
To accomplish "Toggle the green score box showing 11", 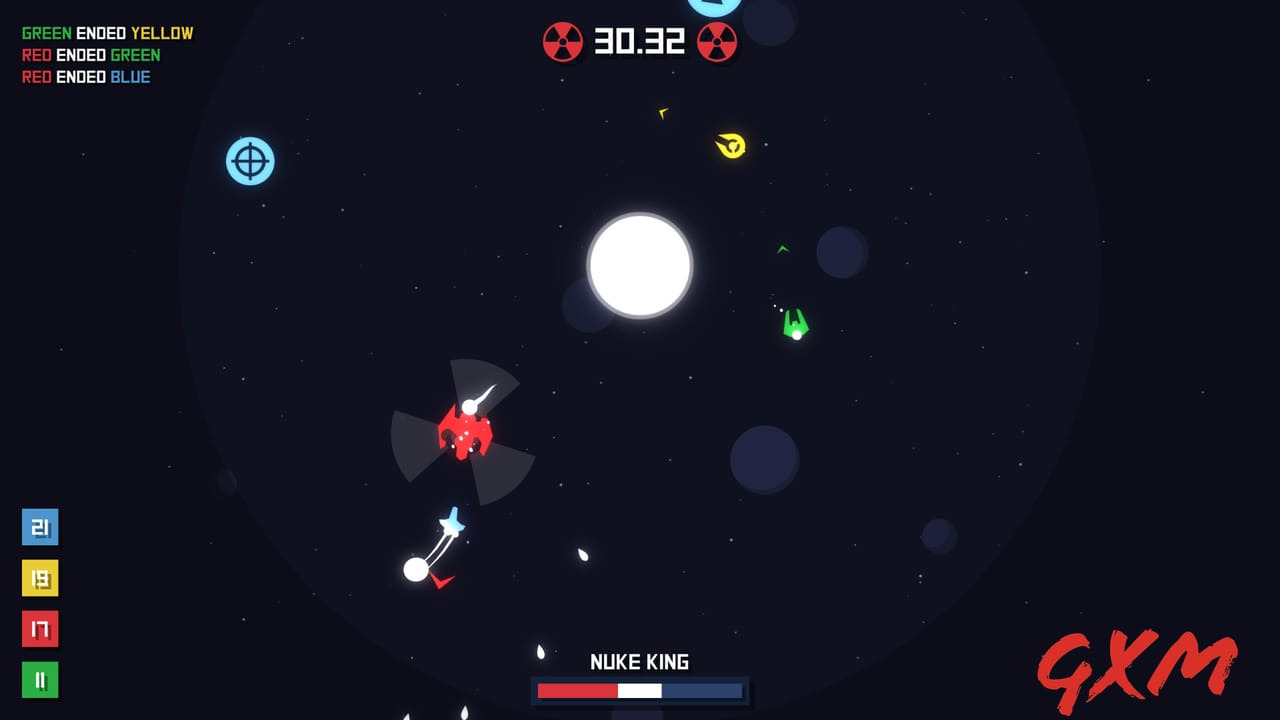I will (x=40, y=680).
